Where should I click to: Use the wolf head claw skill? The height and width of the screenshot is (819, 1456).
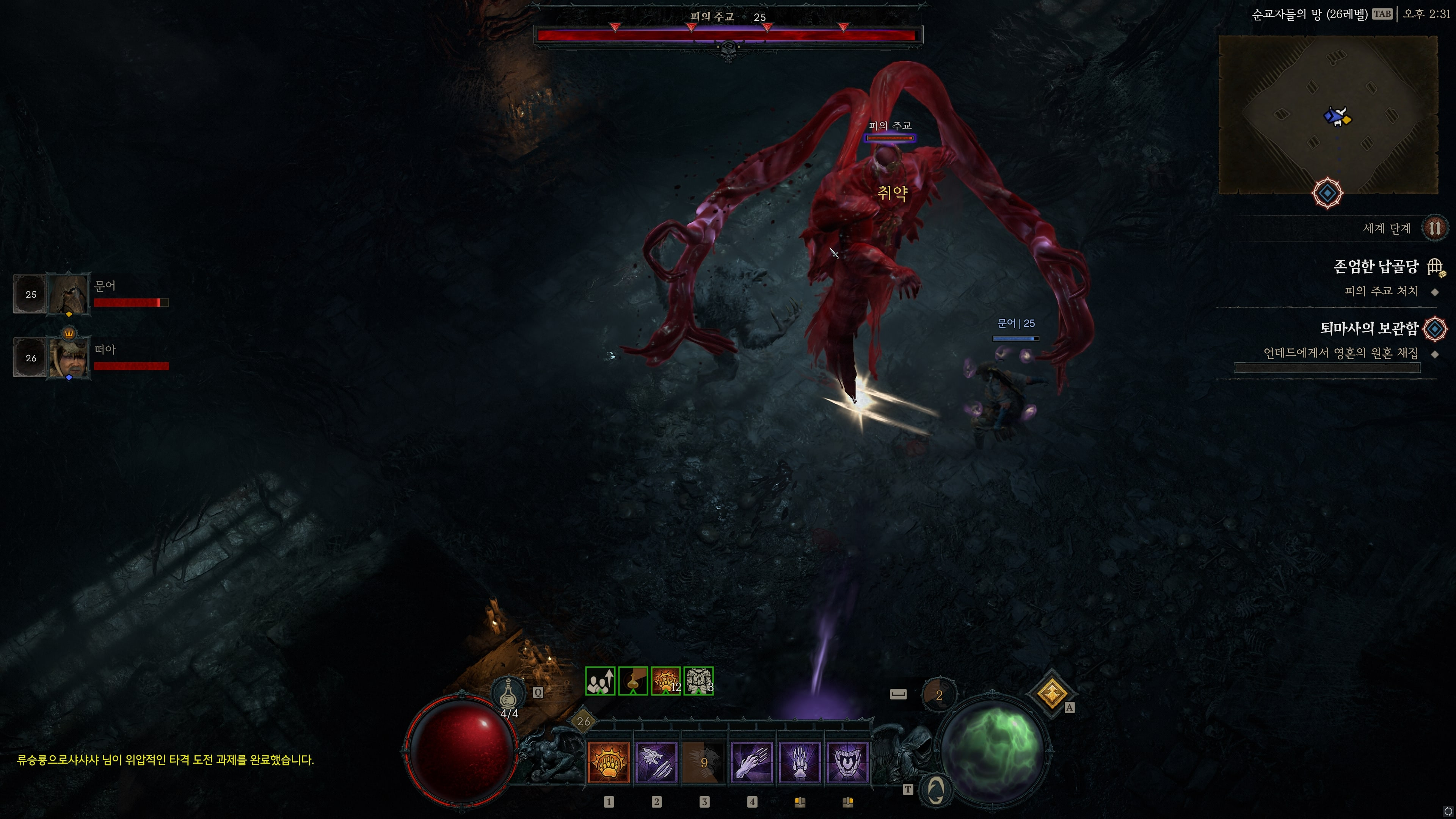pyautogui.click(x=656, y=762)
